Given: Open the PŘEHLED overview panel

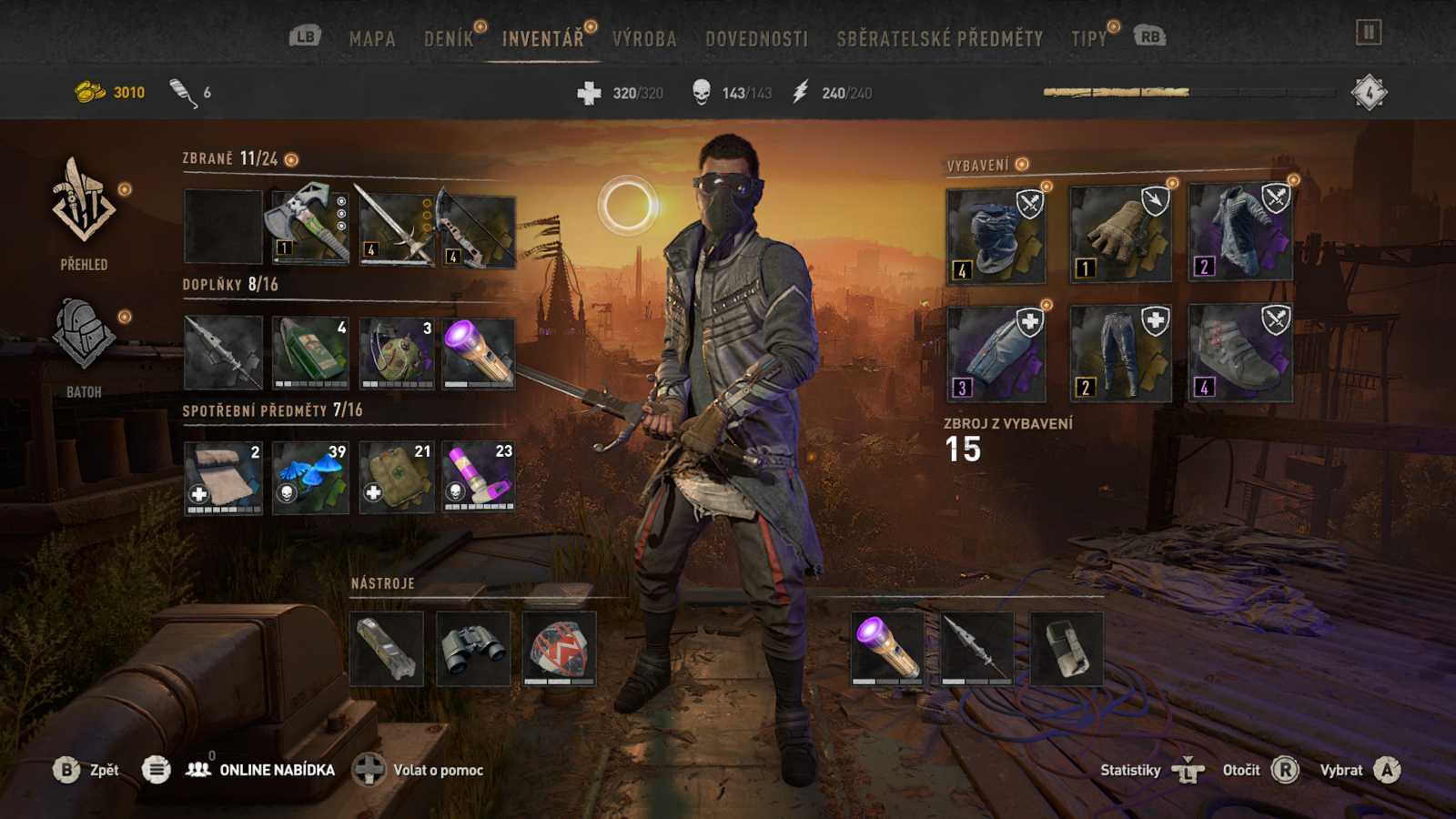Looking at the screenshot, I should pos(82,209).
